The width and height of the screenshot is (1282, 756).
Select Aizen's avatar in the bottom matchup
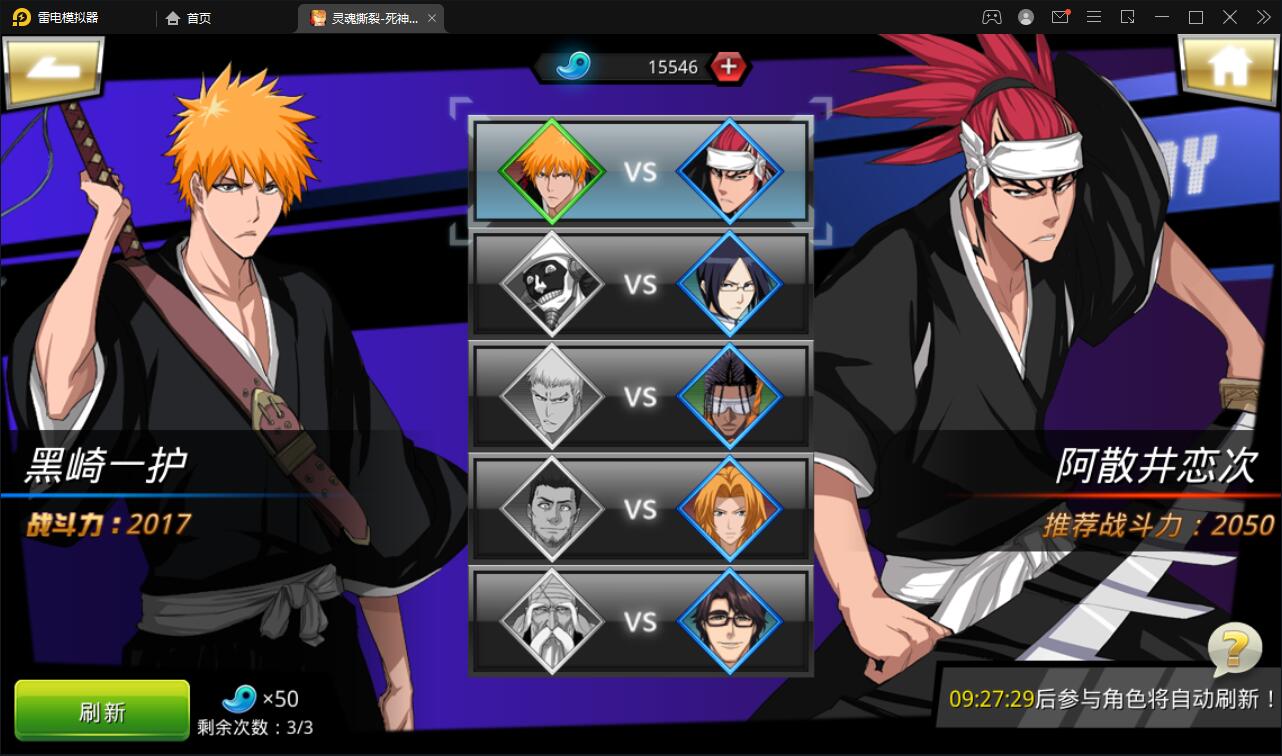pos(730,621)
